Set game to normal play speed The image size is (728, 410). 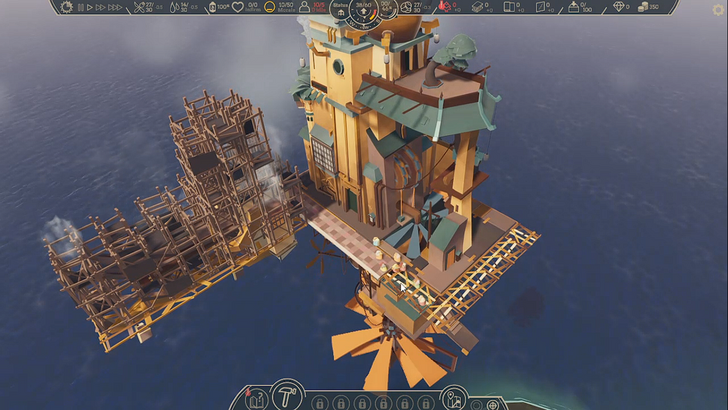pyautogui.click(x=91, y=7)
